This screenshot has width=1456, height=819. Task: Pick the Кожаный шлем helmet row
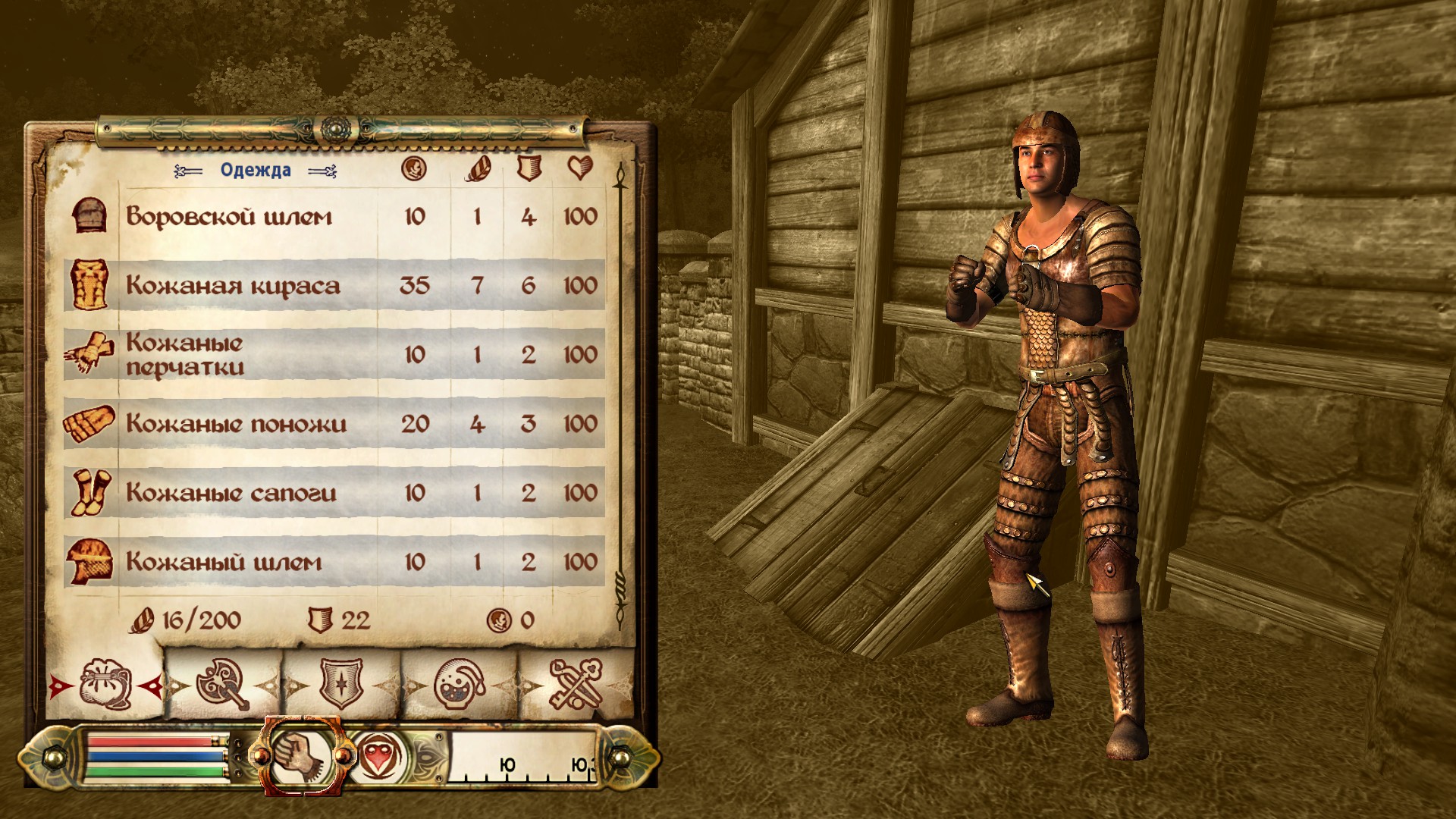224,562
